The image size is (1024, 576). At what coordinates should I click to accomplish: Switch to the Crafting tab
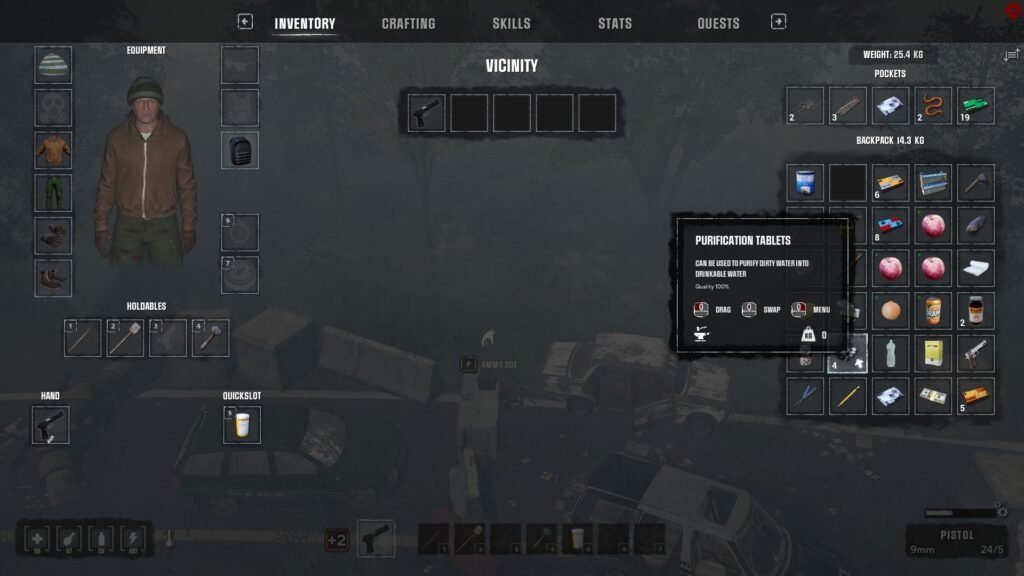408,23
